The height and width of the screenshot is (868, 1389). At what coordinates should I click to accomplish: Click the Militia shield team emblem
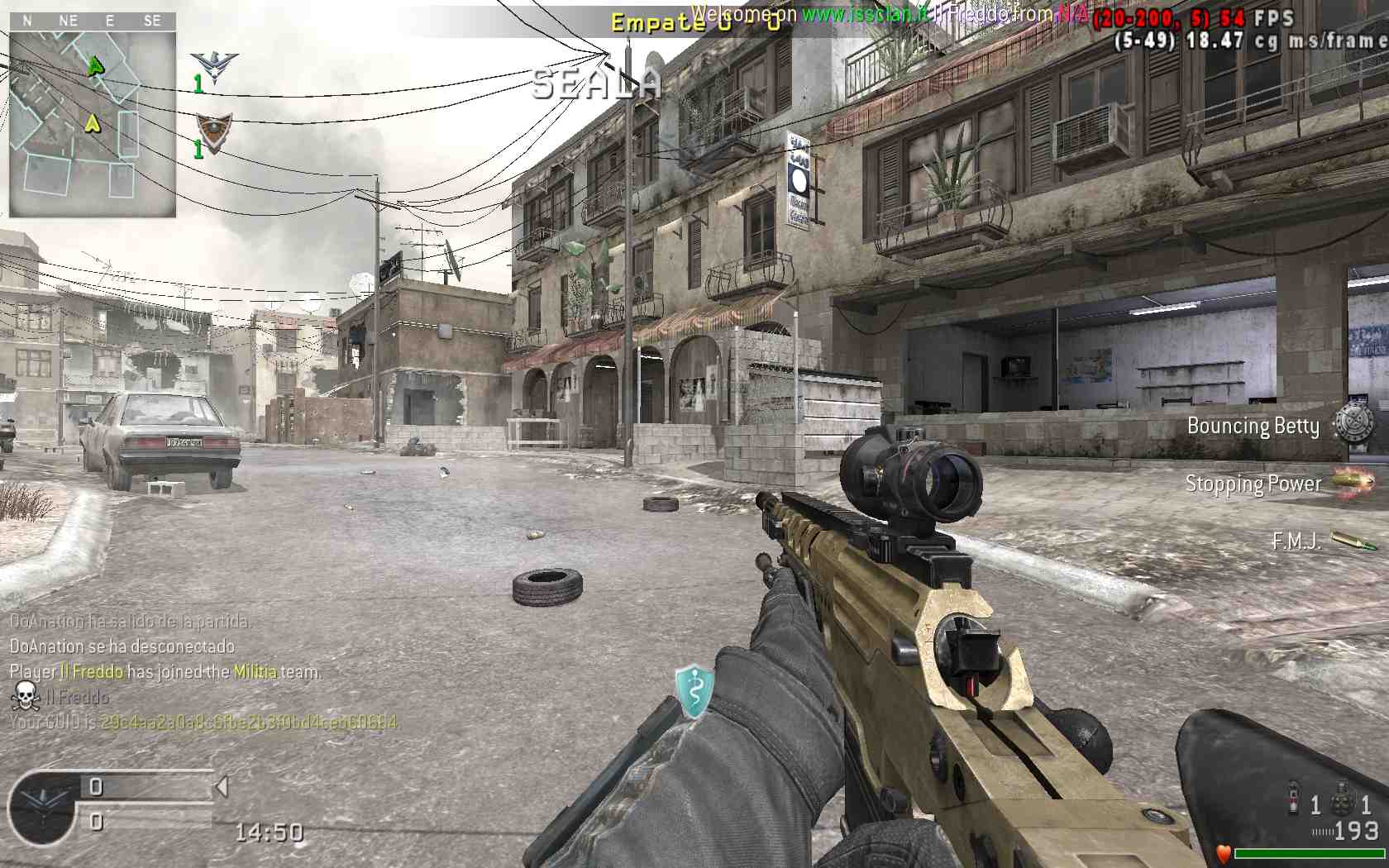(213, 132)
